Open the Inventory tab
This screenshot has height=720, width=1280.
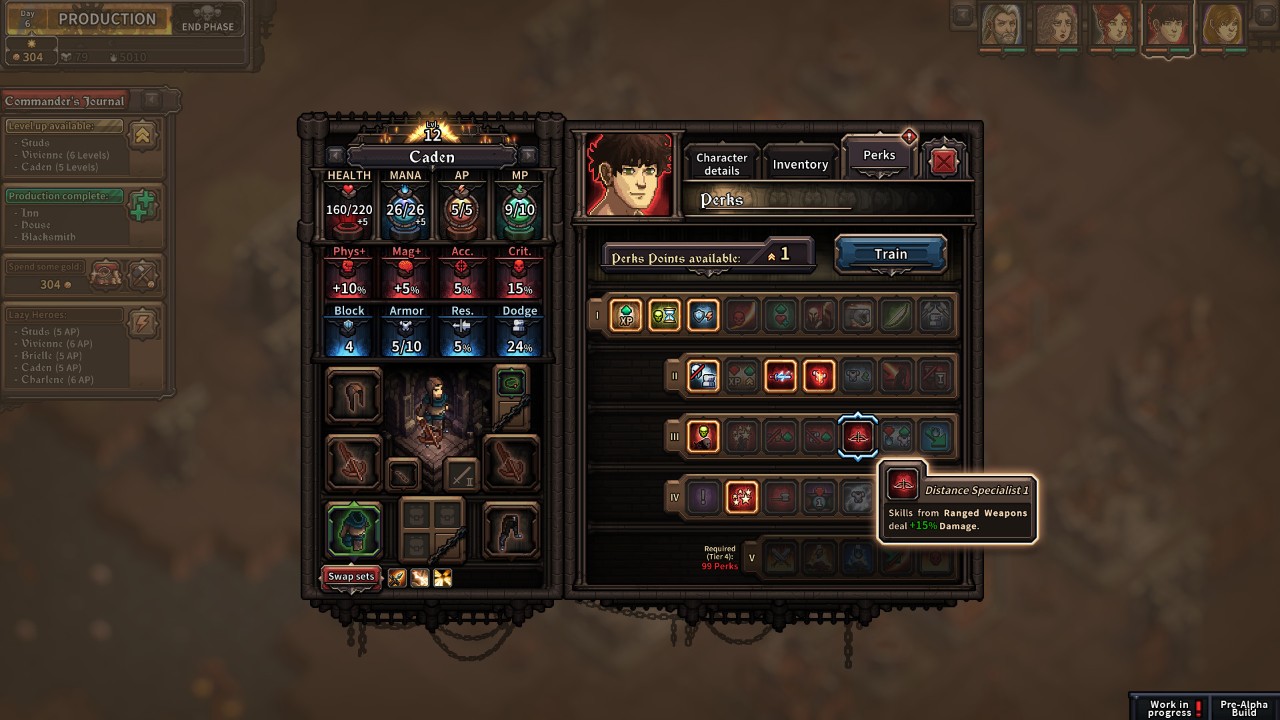tap(800, 164)
